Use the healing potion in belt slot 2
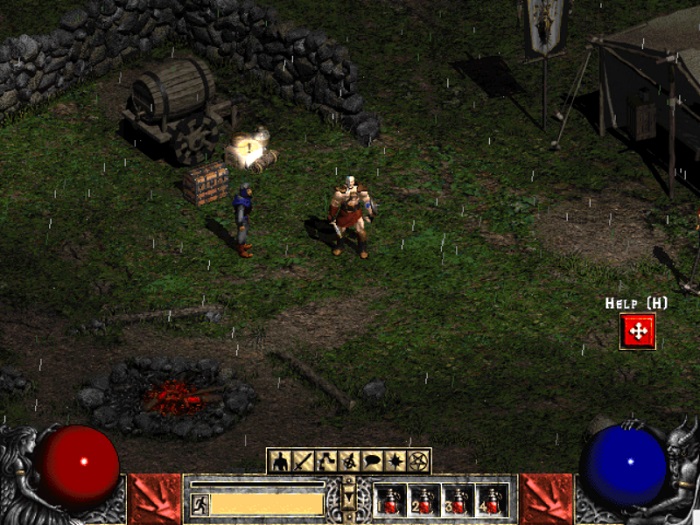The image size is (700, 525). 424,500
